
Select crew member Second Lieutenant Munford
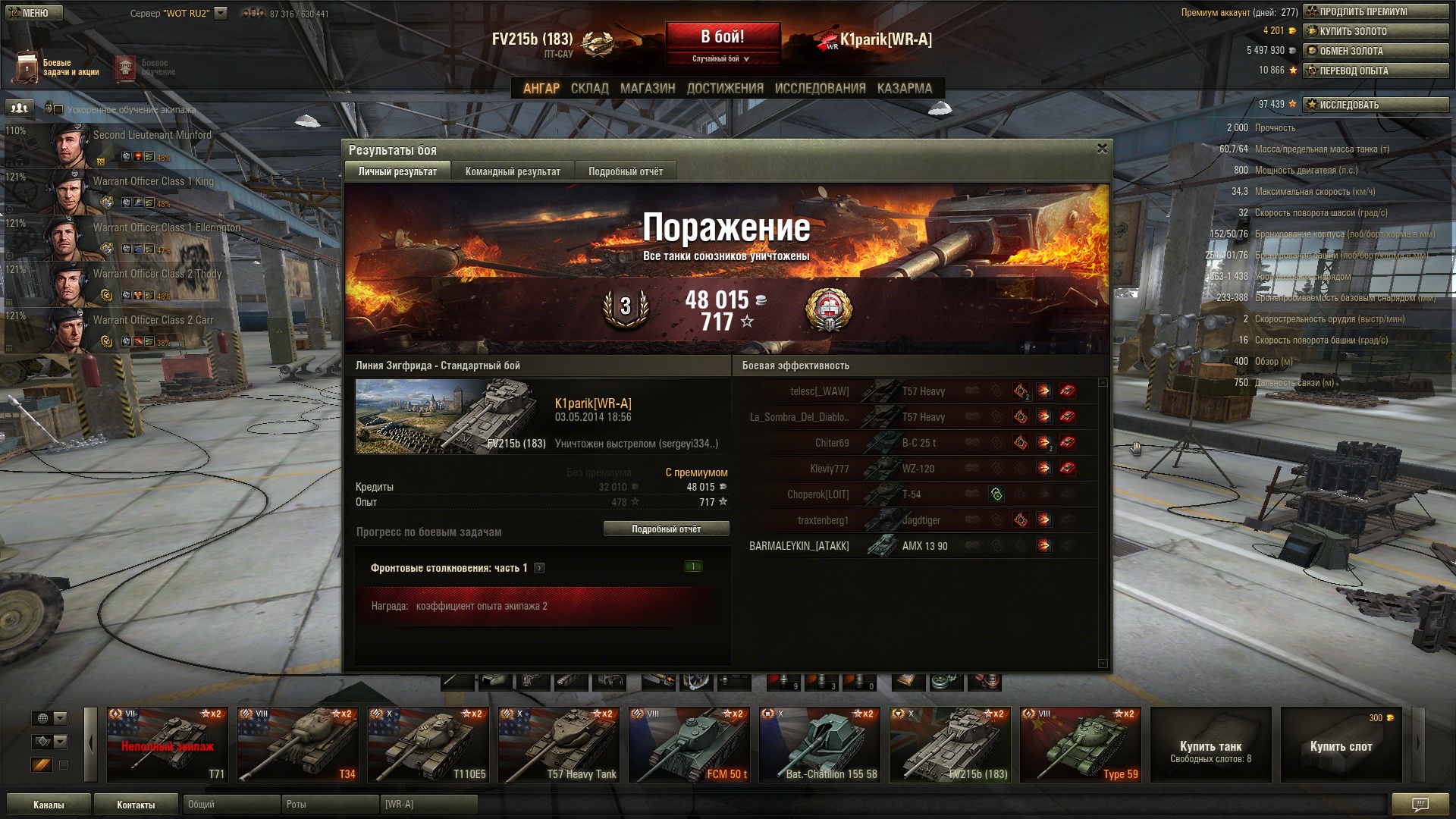pyautogui.click(x=152, y=136)
